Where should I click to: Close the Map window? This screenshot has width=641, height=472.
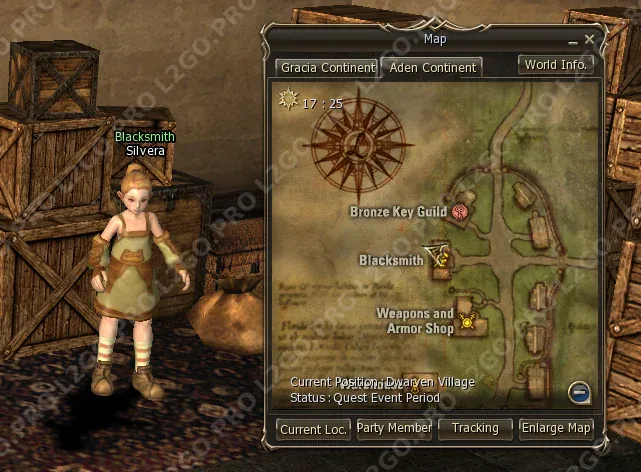(x=589, y=39)
